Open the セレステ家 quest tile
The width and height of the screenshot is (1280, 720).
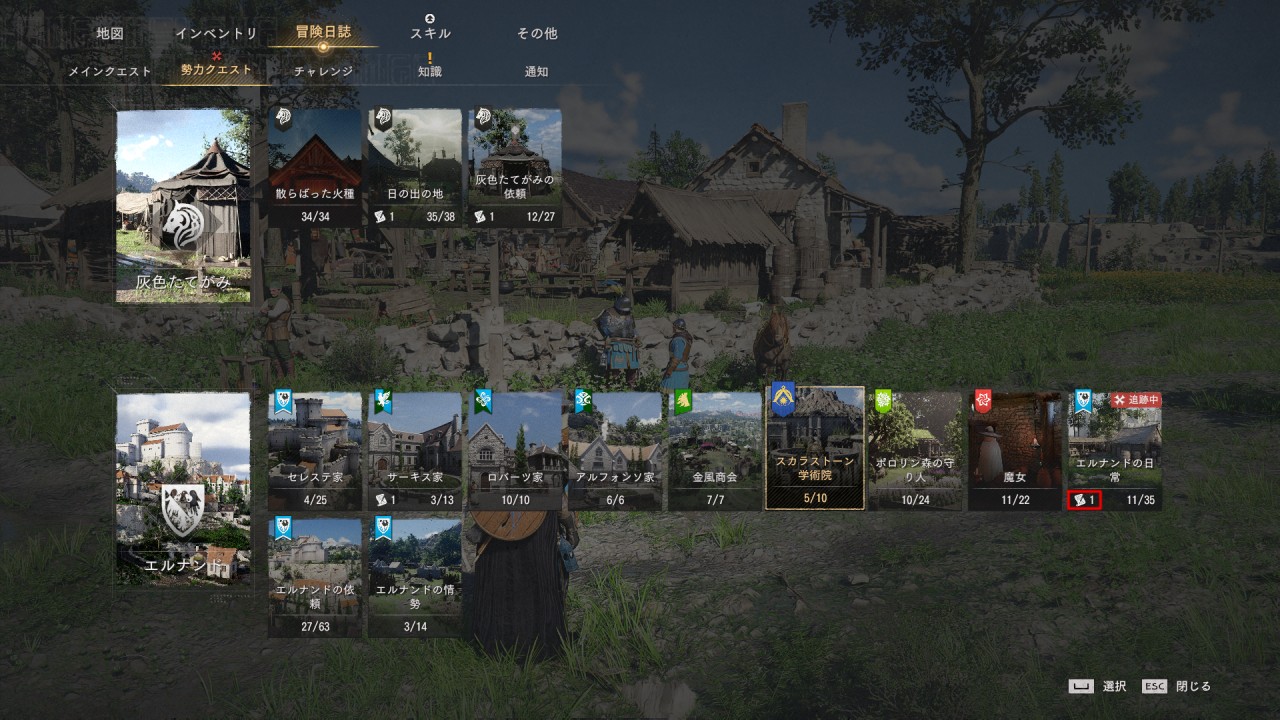click(x=315, y=450)
